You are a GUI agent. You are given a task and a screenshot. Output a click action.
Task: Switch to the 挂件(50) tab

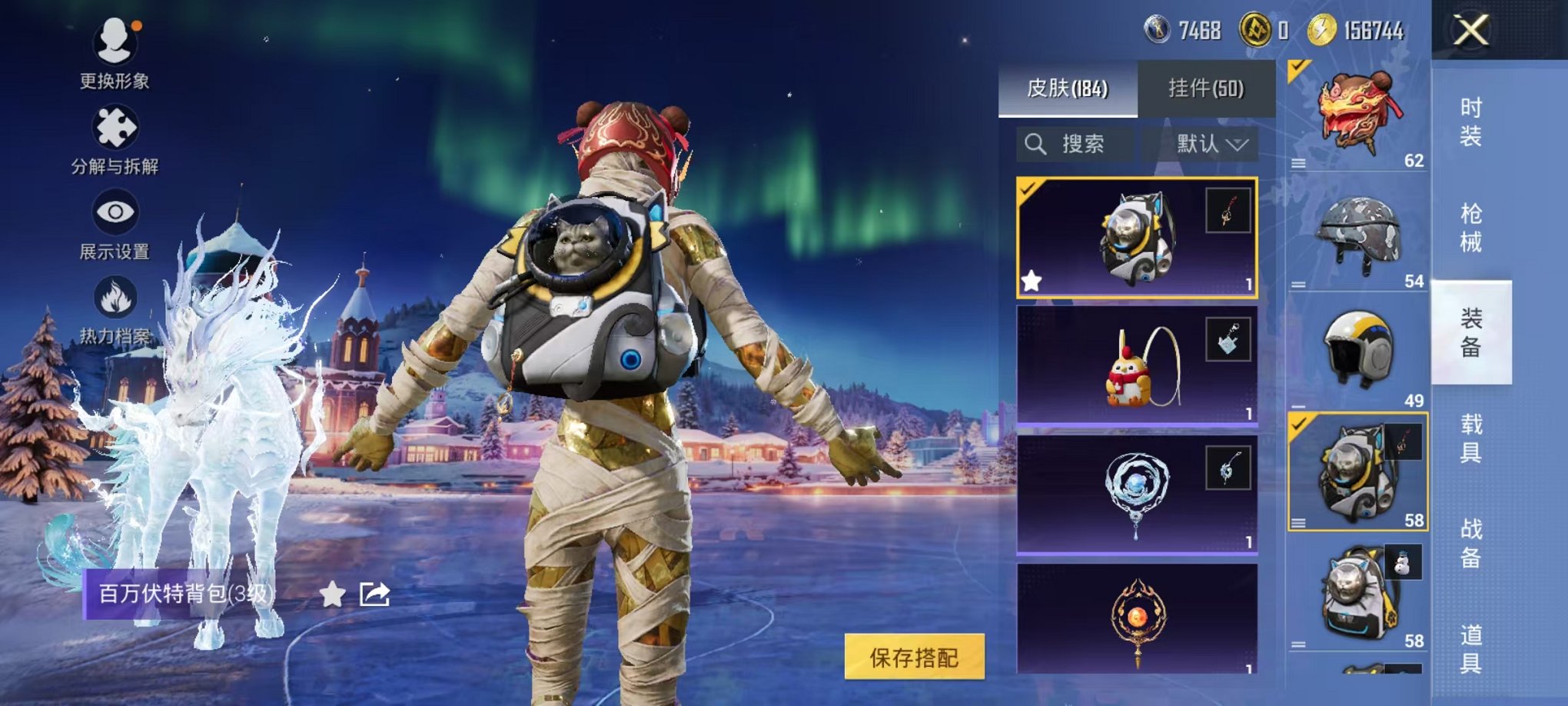coord(1207,89)
